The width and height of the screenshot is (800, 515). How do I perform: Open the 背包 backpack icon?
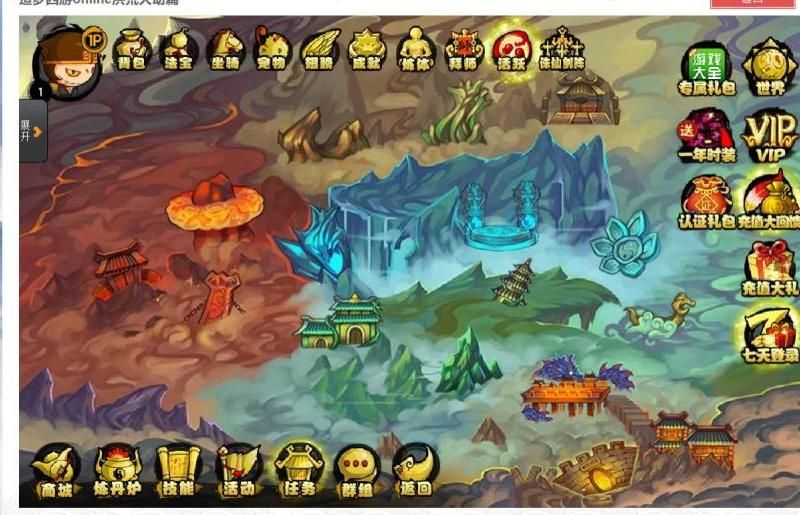[x=131, y=50]
